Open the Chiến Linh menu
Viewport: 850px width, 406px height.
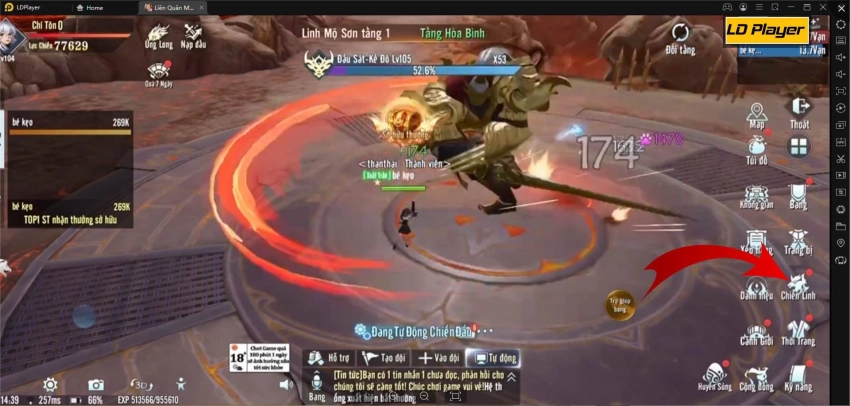point(798,283)
